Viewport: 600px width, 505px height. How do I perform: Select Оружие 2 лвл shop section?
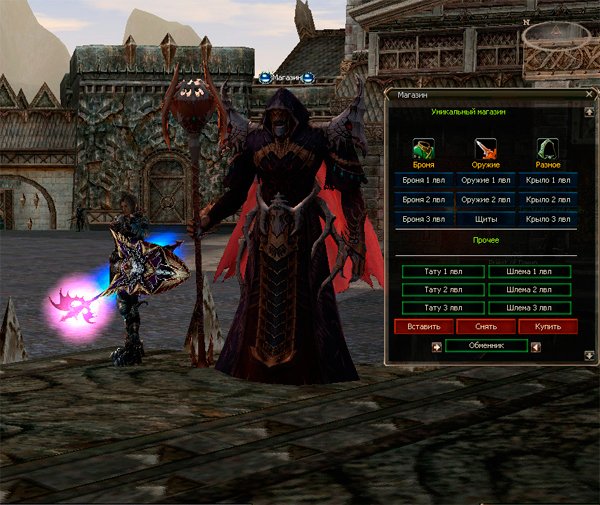(x=485, y=199)
